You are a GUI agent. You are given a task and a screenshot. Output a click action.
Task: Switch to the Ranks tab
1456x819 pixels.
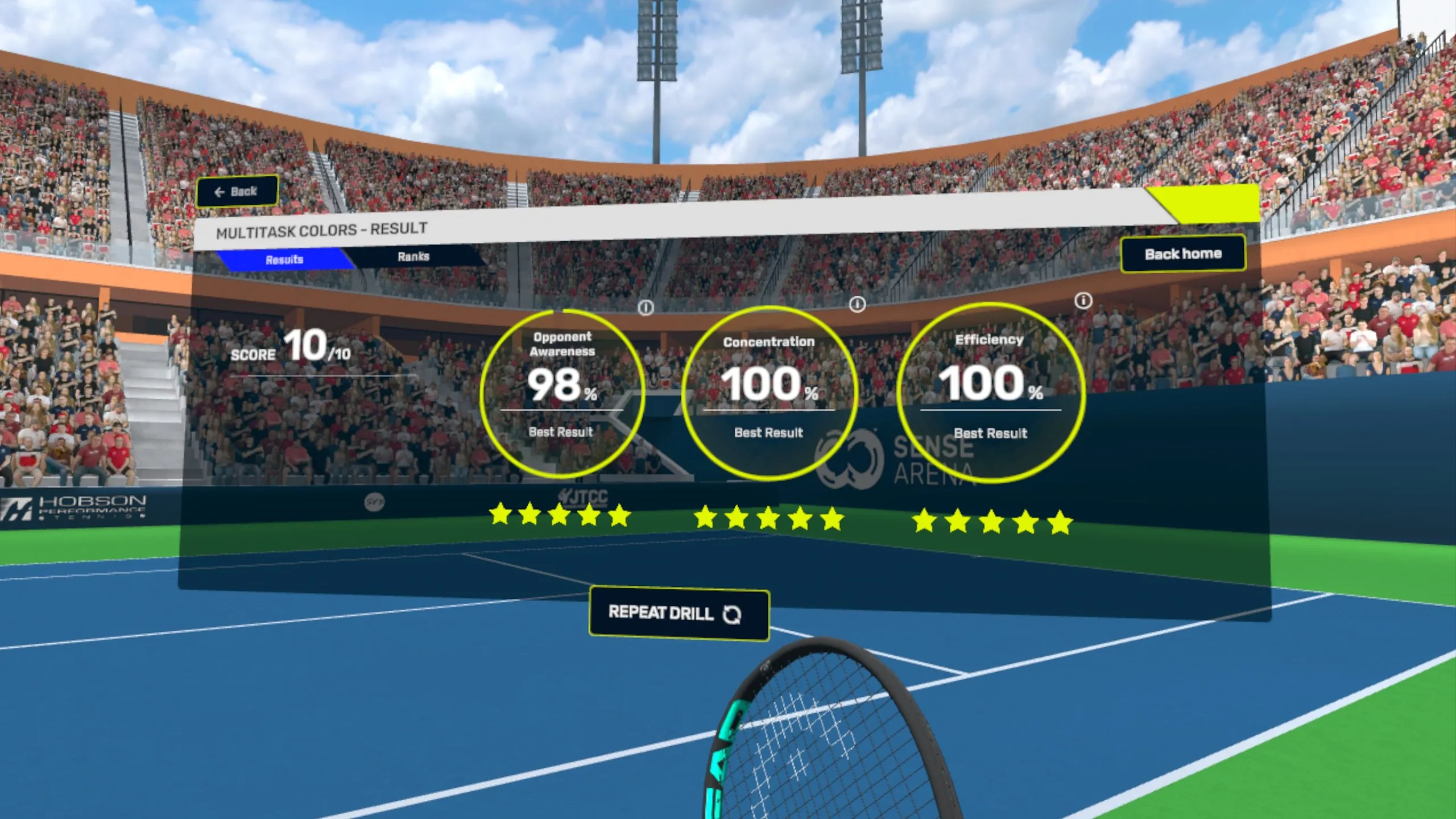[413, 257]
